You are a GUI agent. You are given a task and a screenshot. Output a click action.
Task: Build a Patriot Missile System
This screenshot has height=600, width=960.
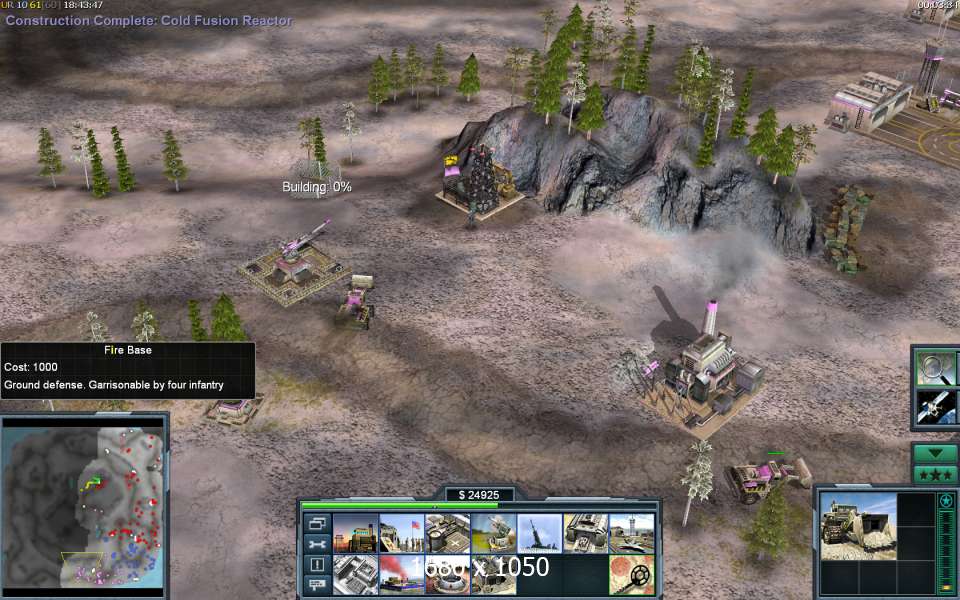tap(493, 533)
